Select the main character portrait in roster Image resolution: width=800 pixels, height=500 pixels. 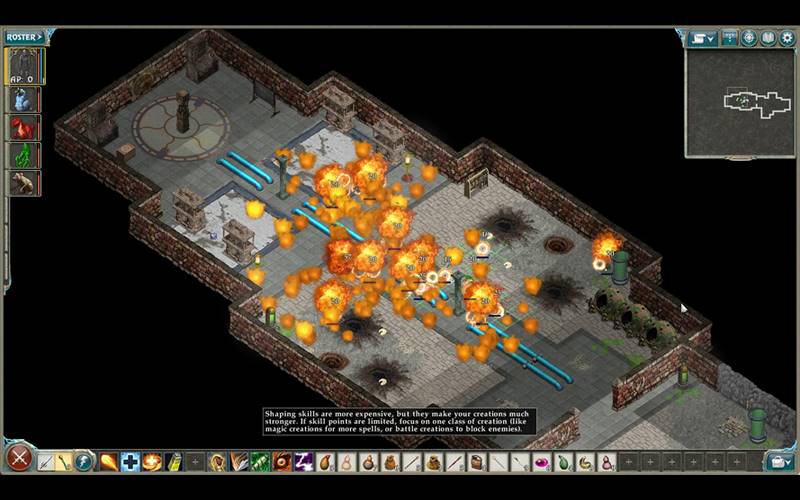[24, 66]
